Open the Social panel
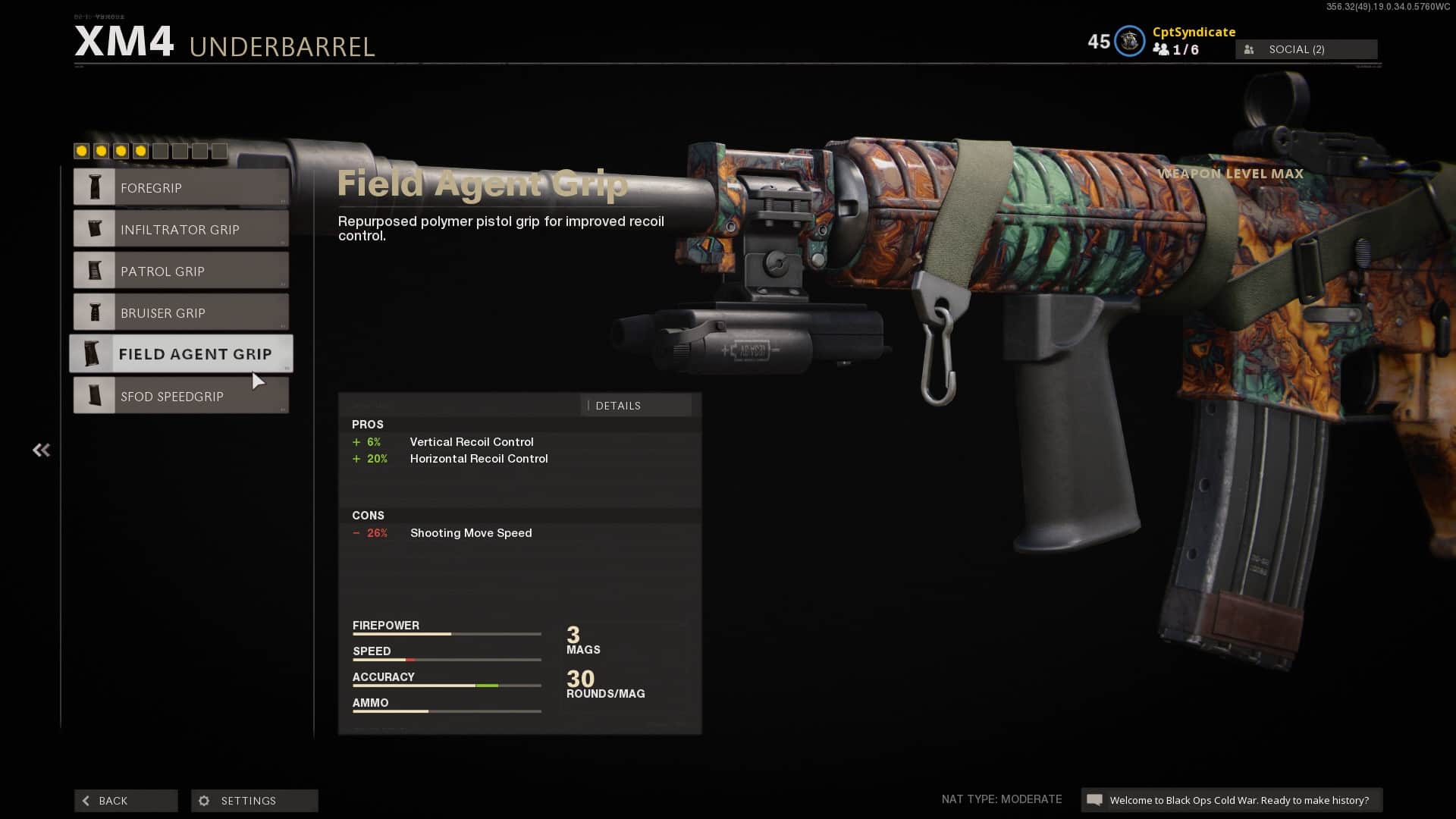Viewport: 1456px width, 819px height. coord(1306,49)
